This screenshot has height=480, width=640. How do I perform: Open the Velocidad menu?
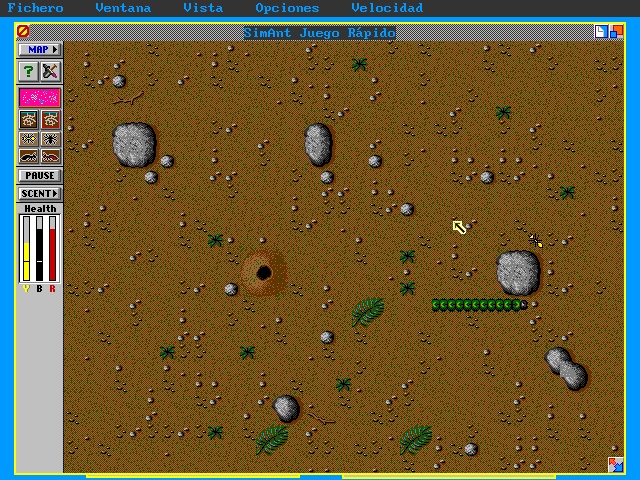click(386, 8)
